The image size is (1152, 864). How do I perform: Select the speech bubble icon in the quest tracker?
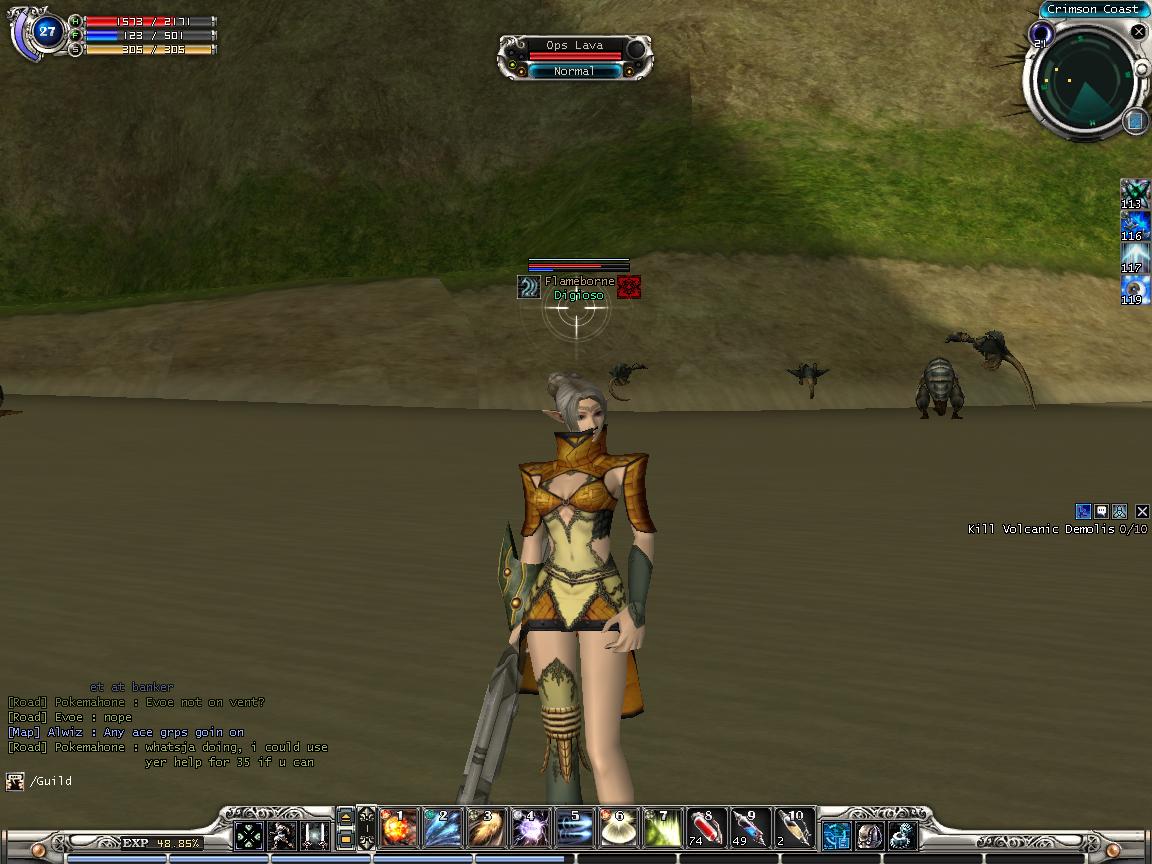tap(1101, 512)
